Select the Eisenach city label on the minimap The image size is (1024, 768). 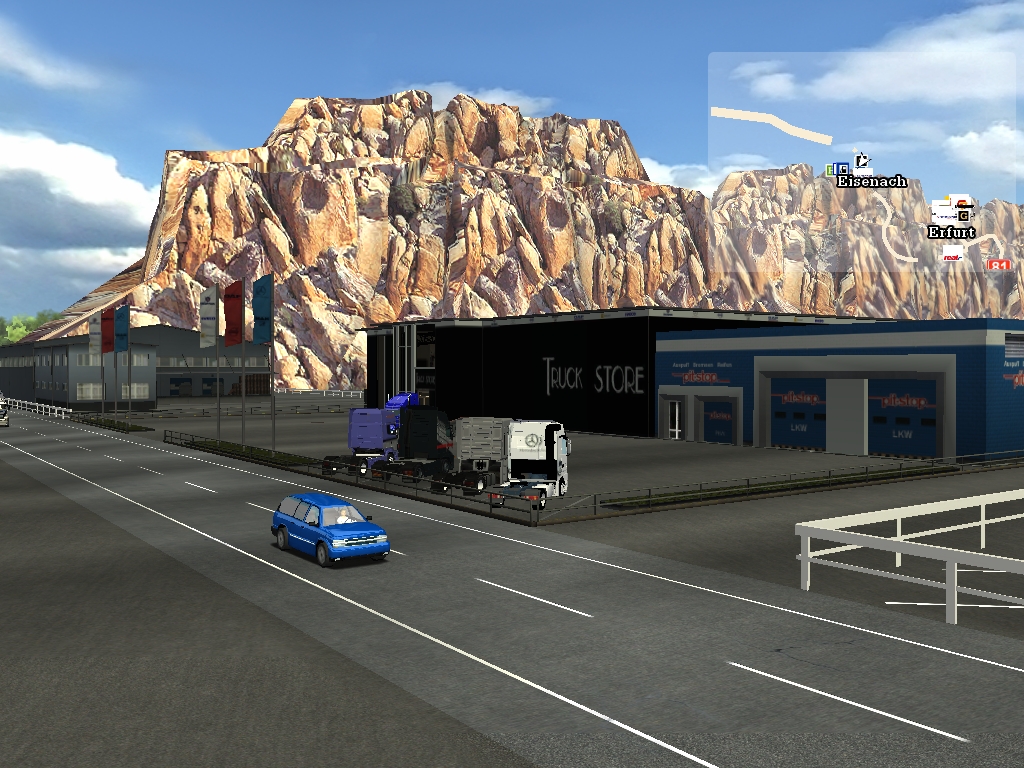click(871, 182)
